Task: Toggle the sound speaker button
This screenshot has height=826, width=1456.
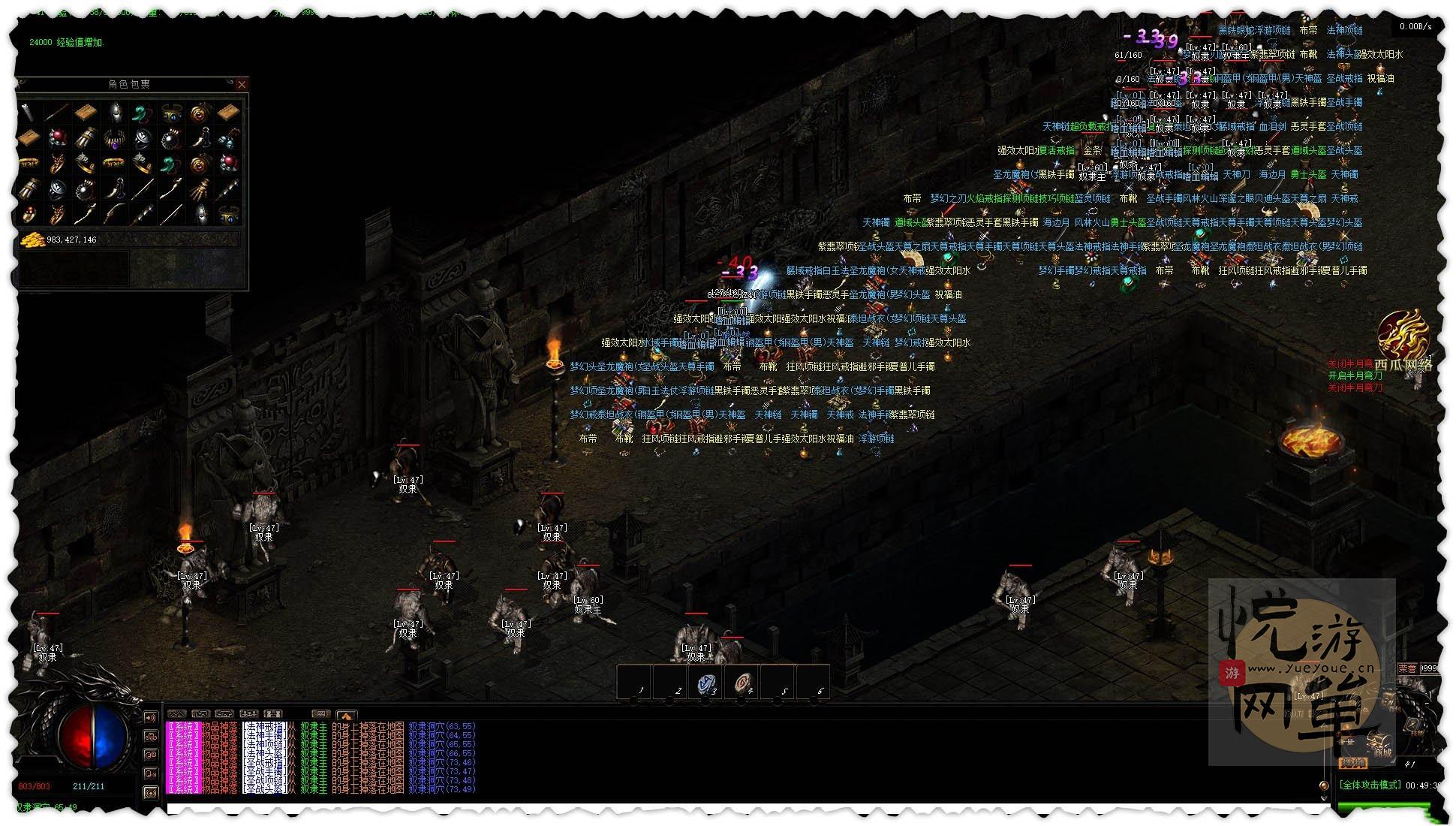Action: click(151, 718)
